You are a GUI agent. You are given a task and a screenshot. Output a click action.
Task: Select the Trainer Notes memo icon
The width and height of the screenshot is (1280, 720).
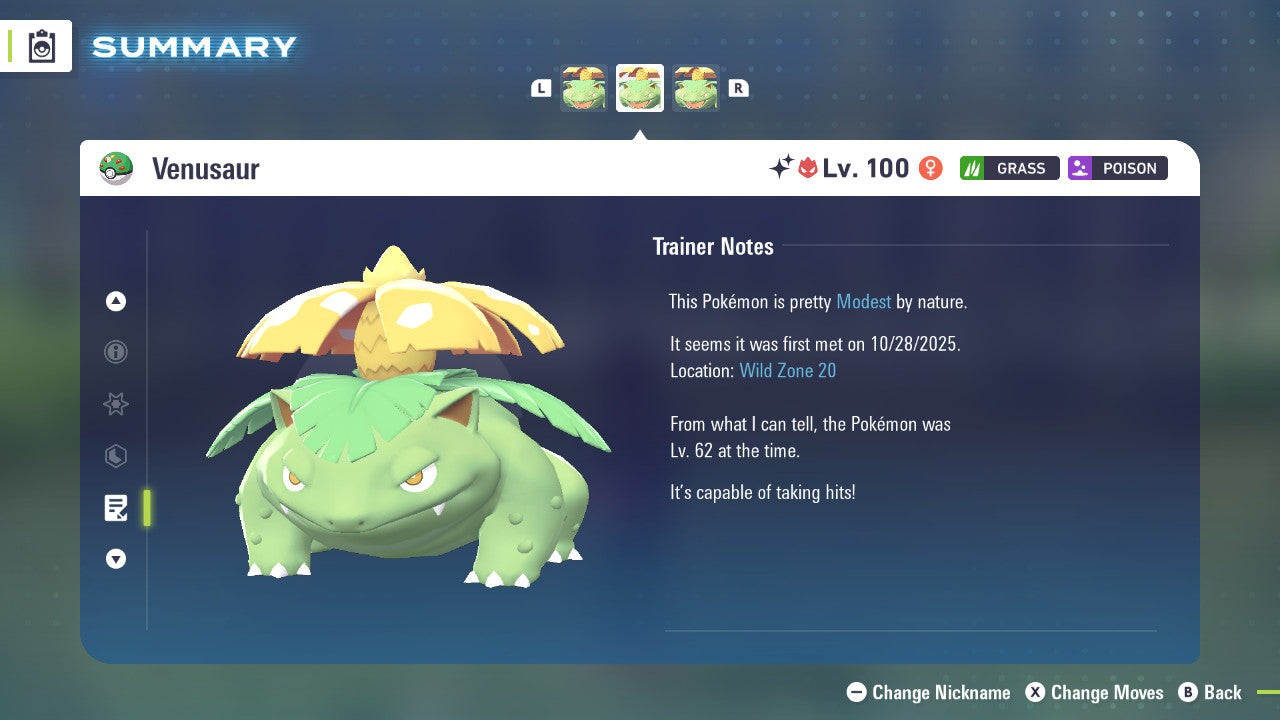[115, 507]
